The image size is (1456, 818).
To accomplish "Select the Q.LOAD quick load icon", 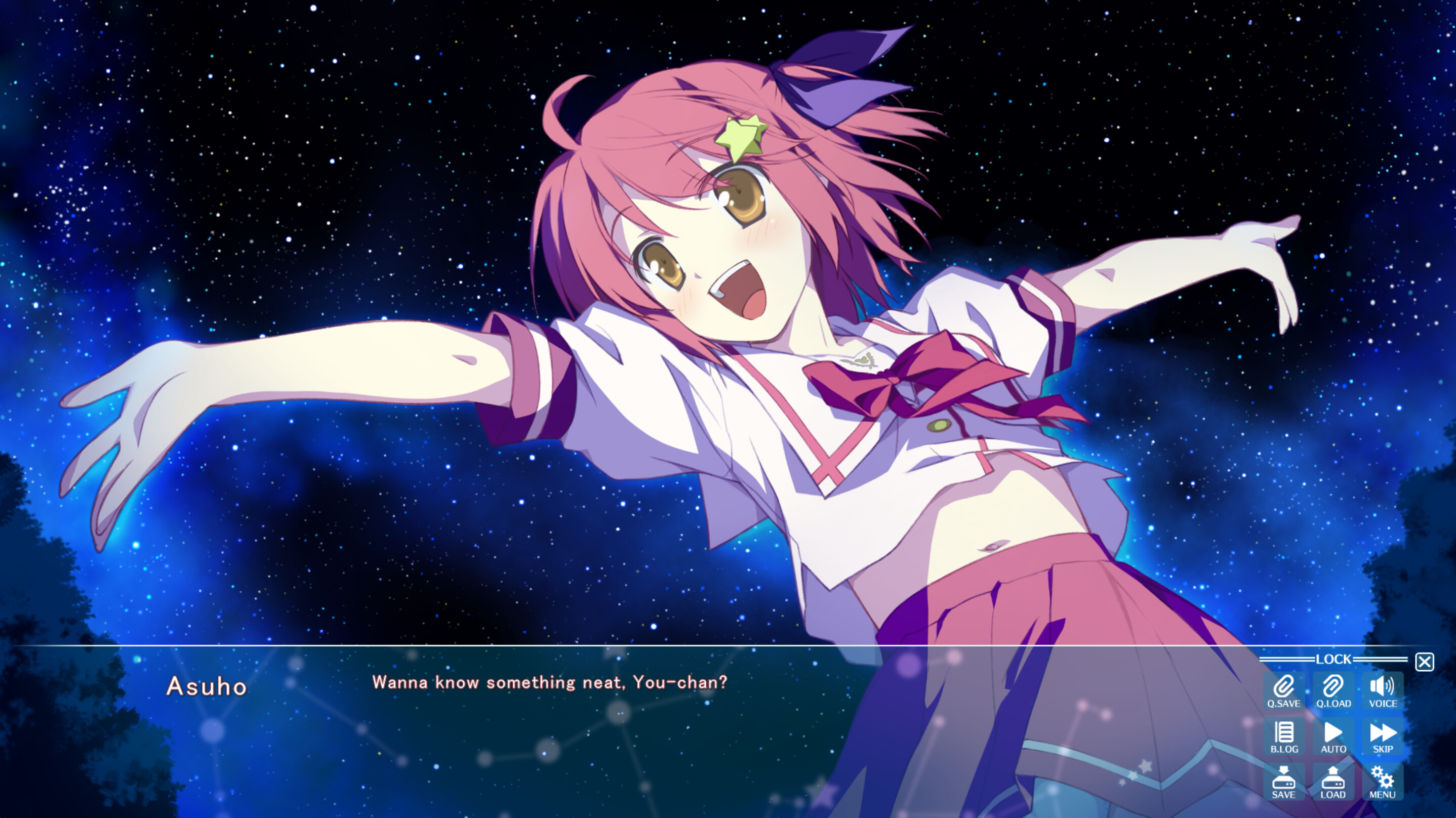I will pyautogui.click(x=1333, y=687).
